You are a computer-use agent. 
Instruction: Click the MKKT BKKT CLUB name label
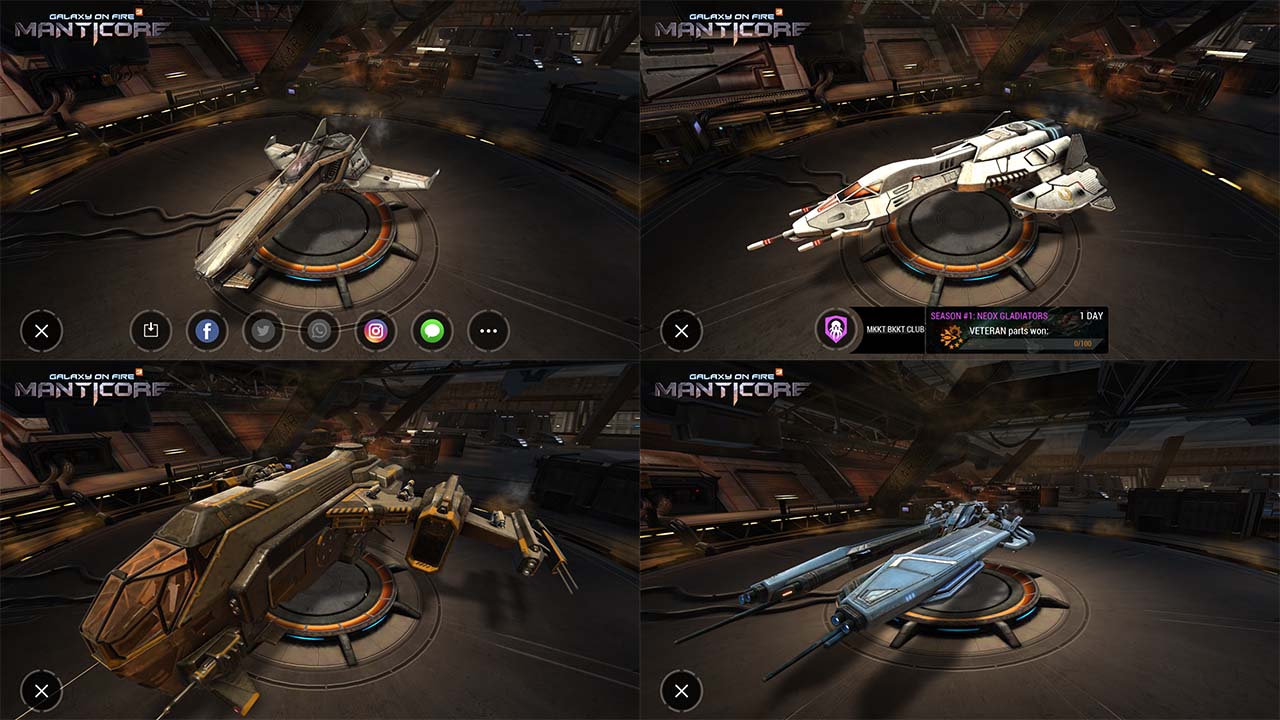coord(895,331)
